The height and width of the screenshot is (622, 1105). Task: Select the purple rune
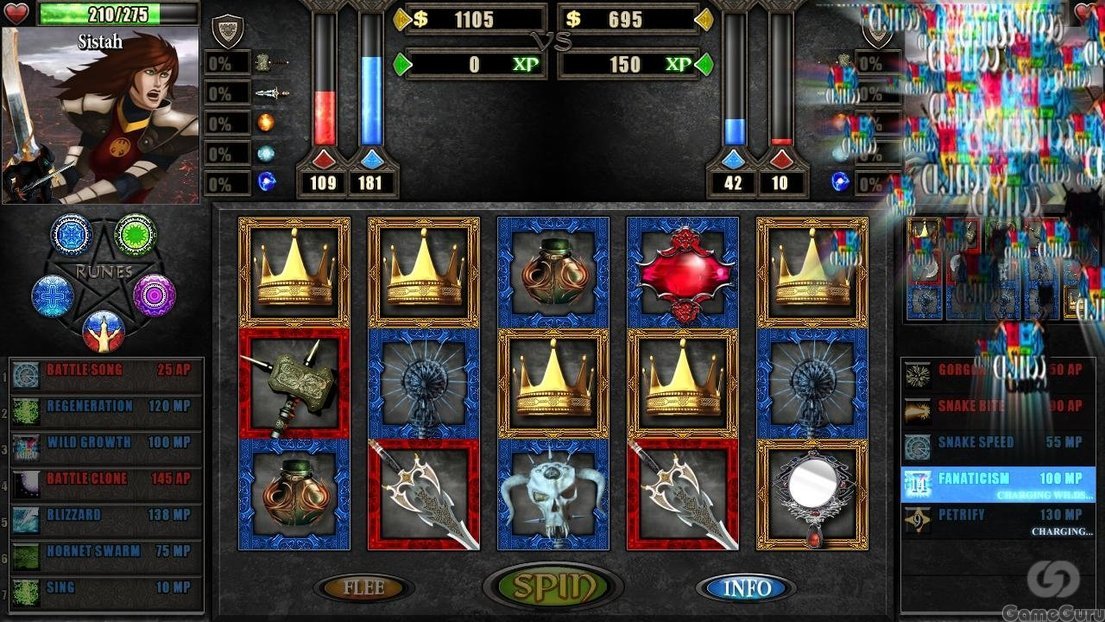click(x=155, y=295)
